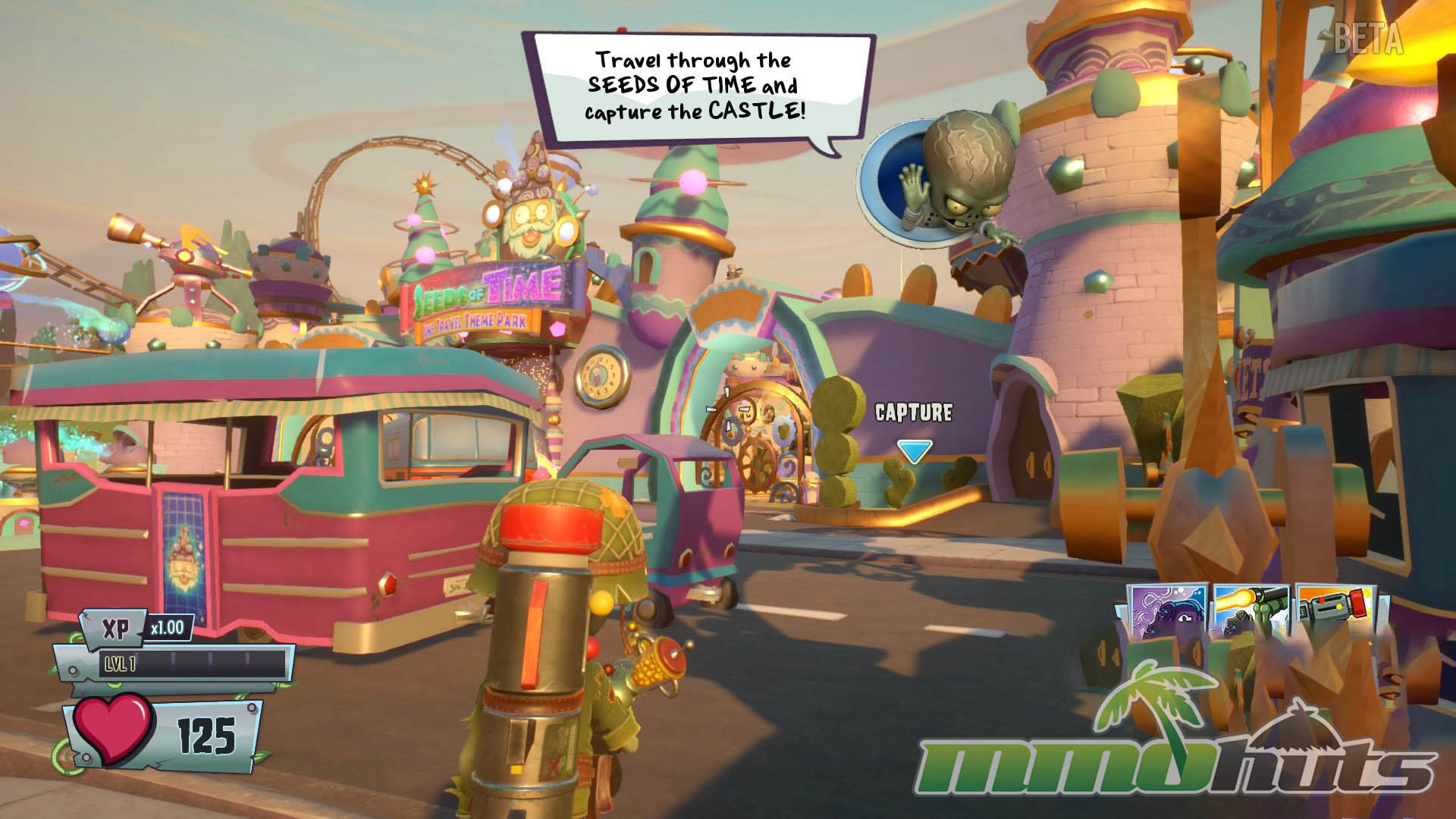Select the zombie commander speech bubble
The height and width of the screenshot is (819, 1456).
pos(696,86)
